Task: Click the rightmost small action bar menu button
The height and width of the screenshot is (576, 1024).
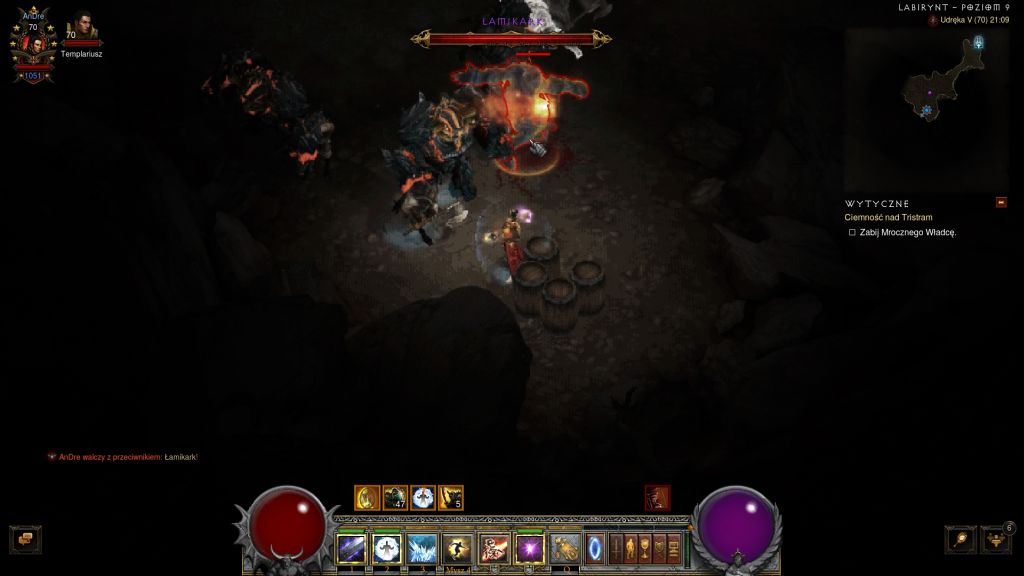Action: [674, 548]
